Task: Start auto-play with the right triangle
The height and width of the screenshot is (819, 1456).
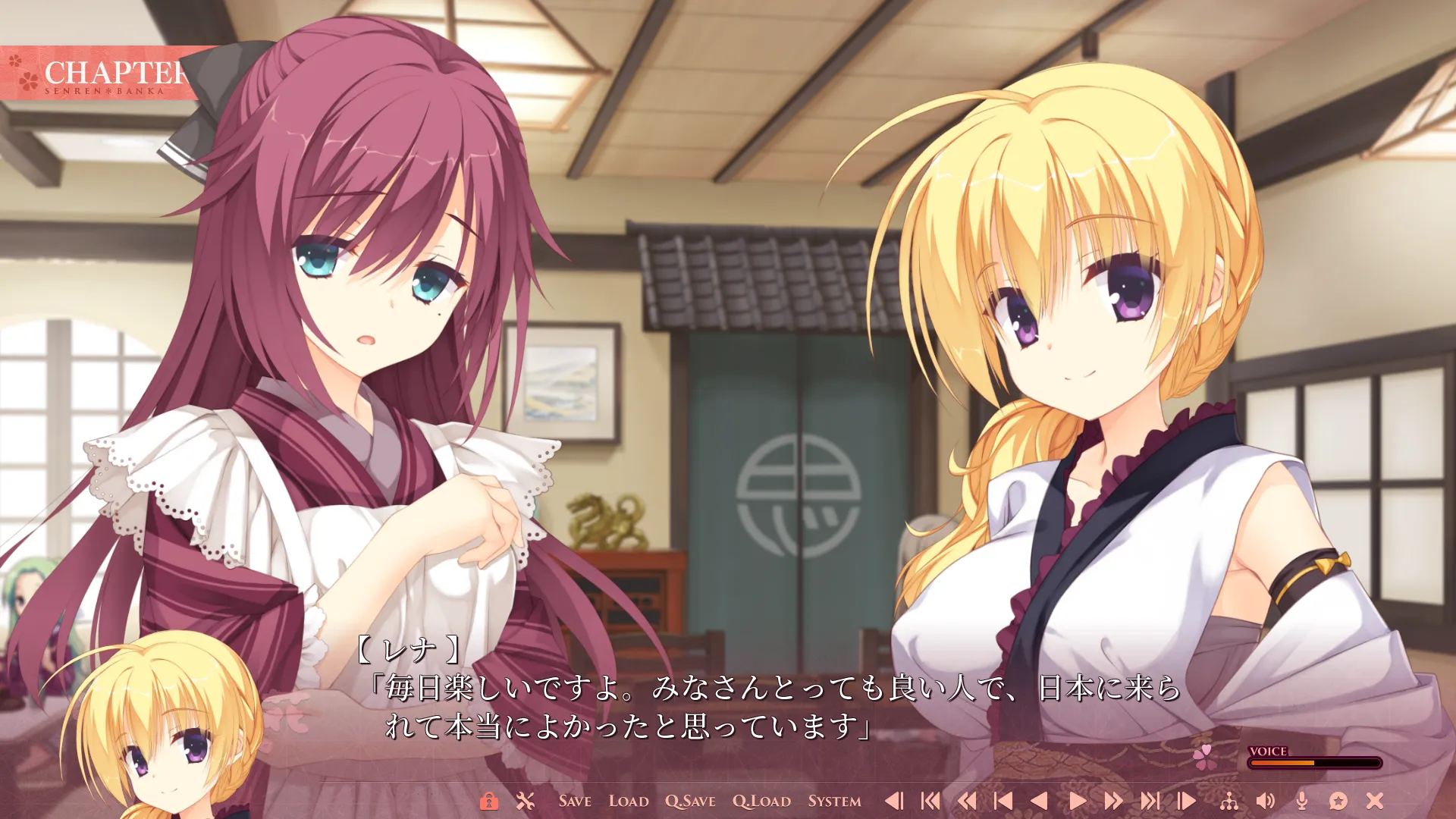Action: click(x=1077, y=801)
